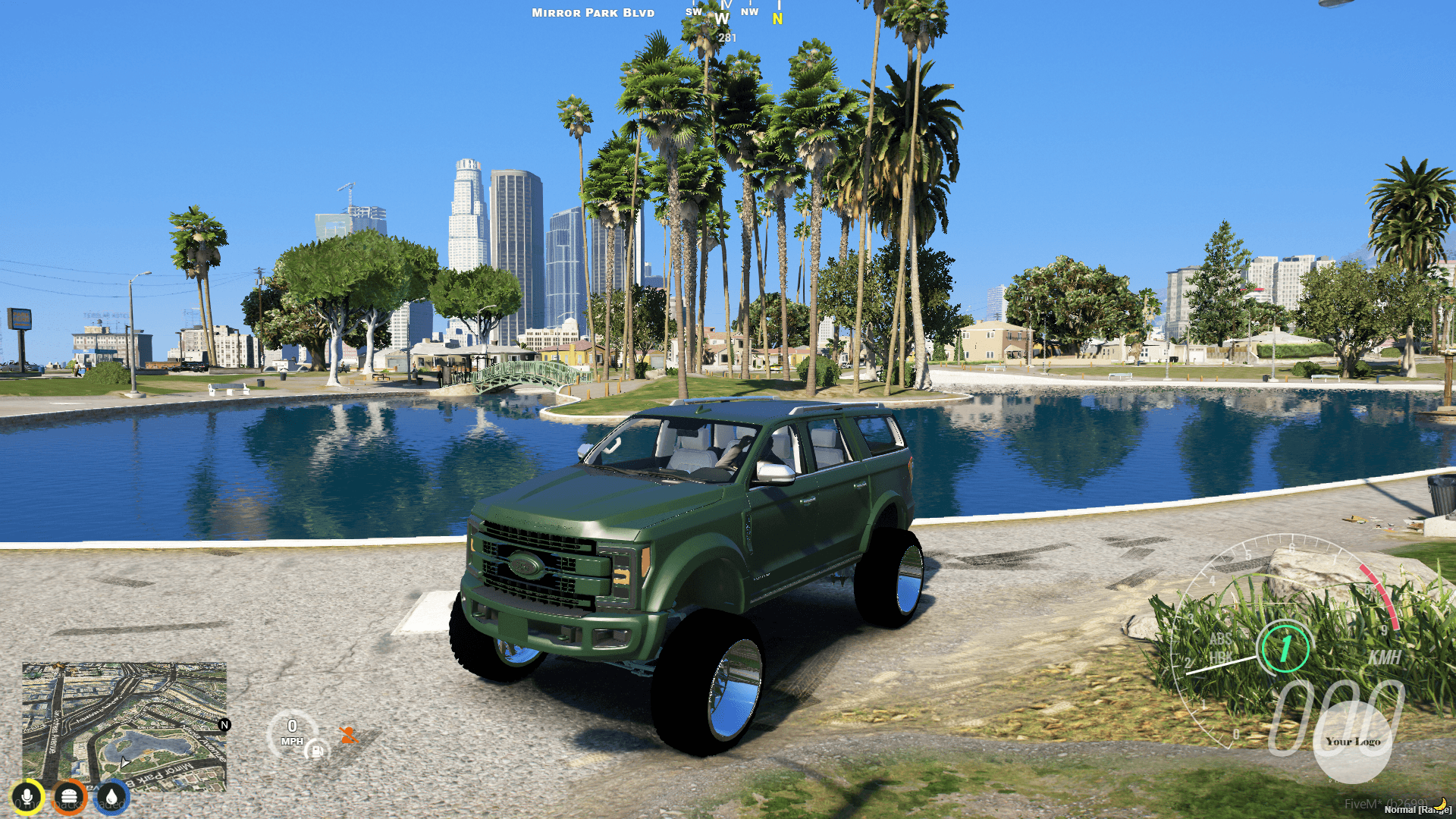
Task: Click the N compass marker on the minimap
Action: [x=224, y=725]
